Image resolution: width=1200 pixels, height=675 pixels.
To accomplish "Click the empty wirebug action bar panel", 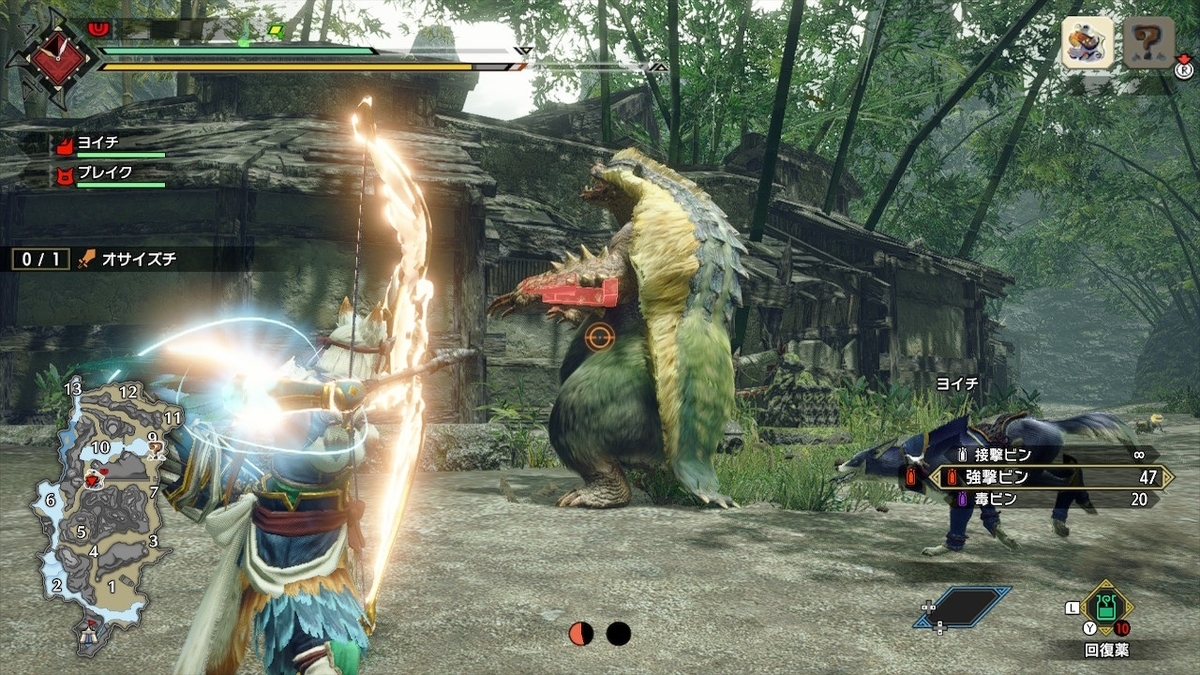I will pos(963,607).
